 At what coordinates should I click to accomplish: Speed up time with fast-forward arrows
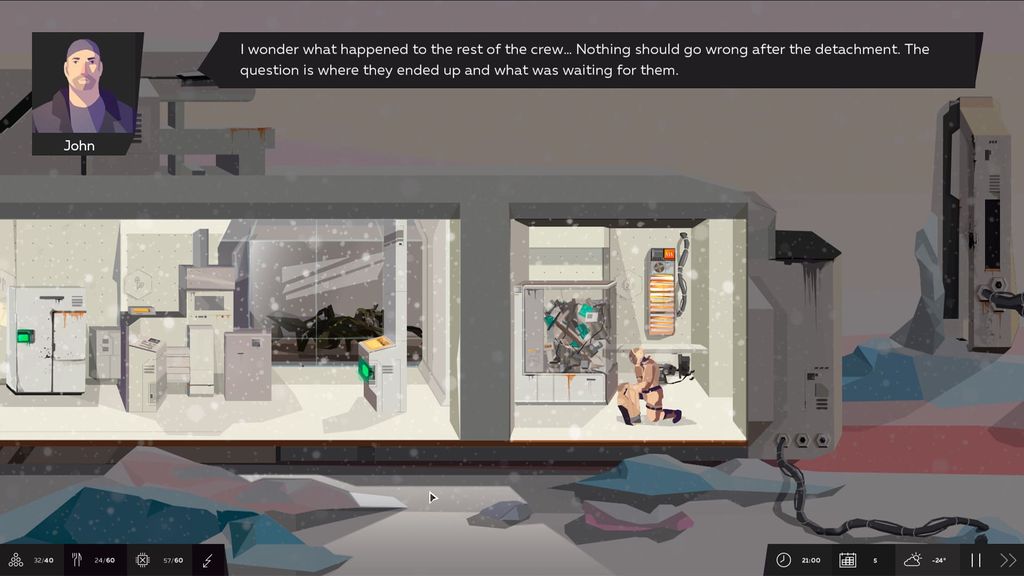(x=1008, y=560)
